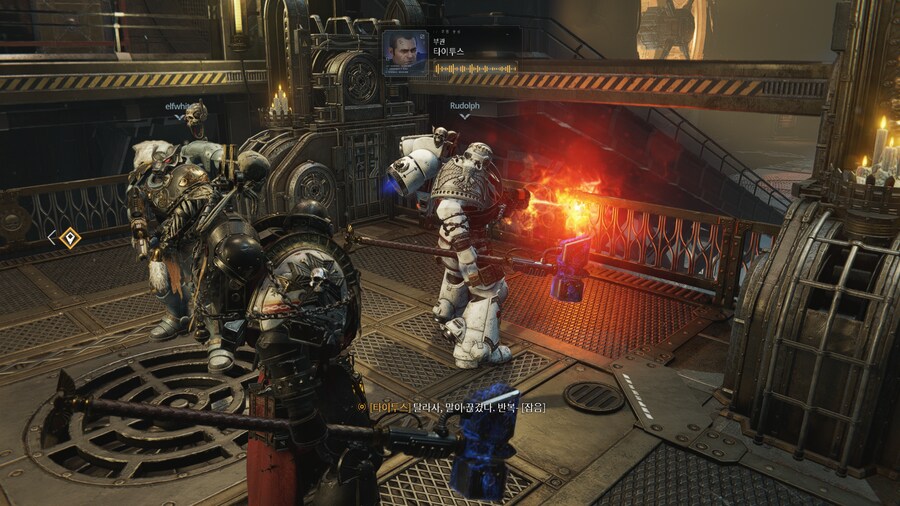Select the elfwhite player name tag

181,104
